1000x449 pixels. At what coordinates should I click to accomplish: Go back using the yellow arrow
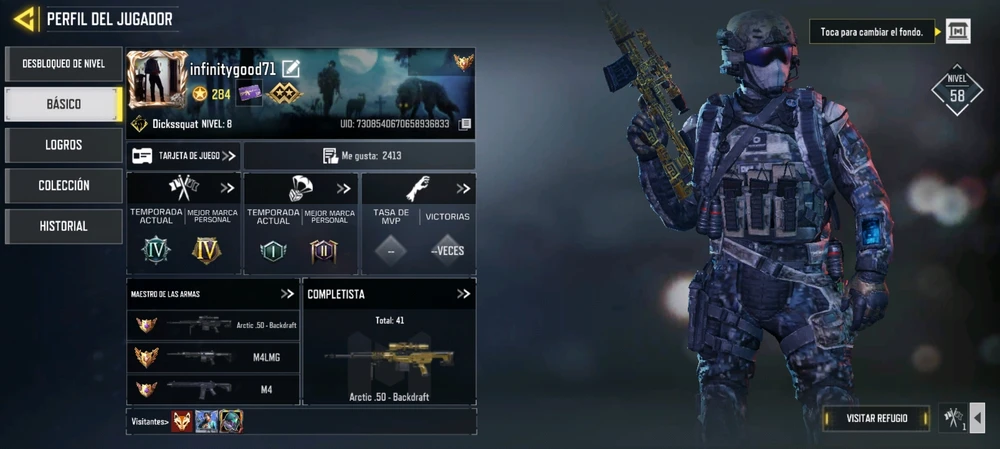(x=25, y=18)
